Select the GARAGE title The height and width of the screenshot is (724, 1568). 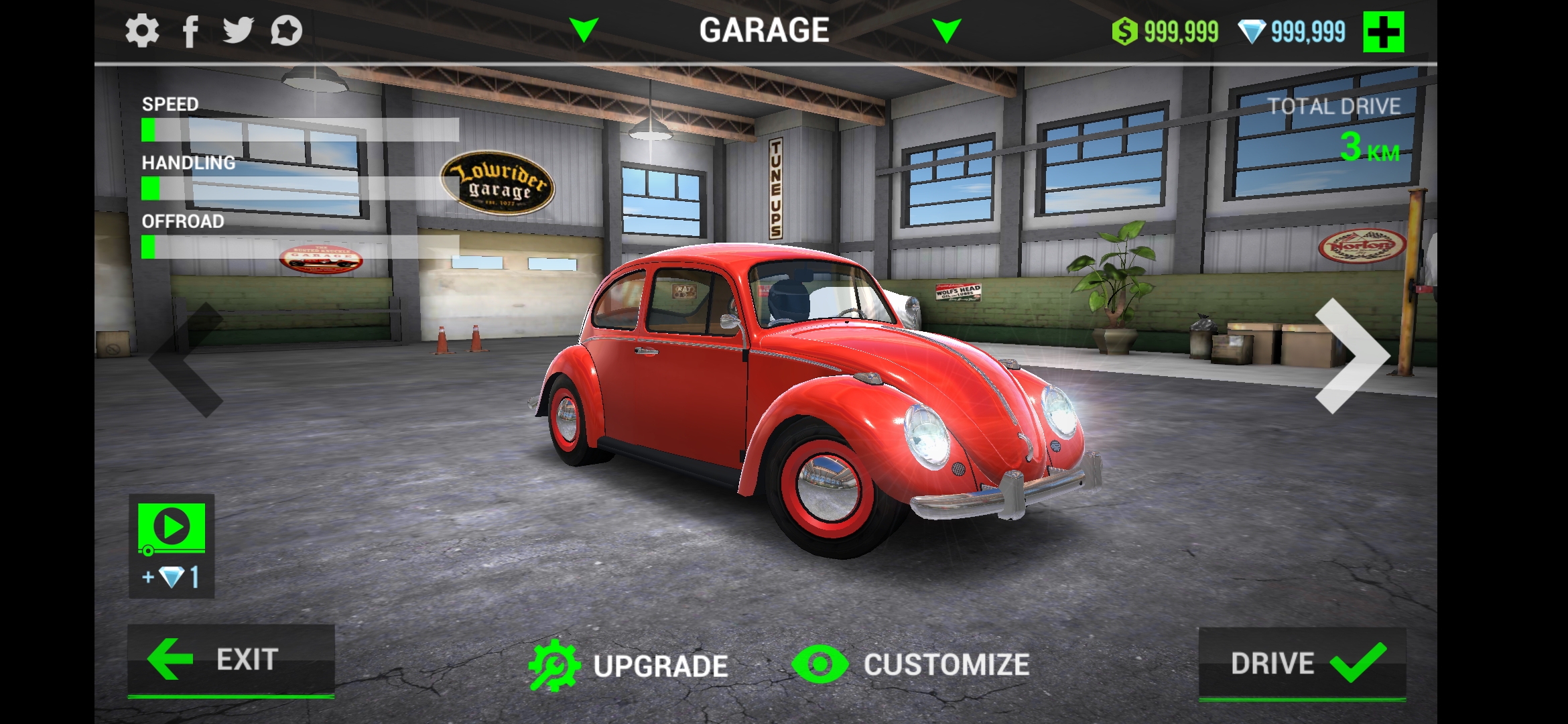tap(764, 29)
